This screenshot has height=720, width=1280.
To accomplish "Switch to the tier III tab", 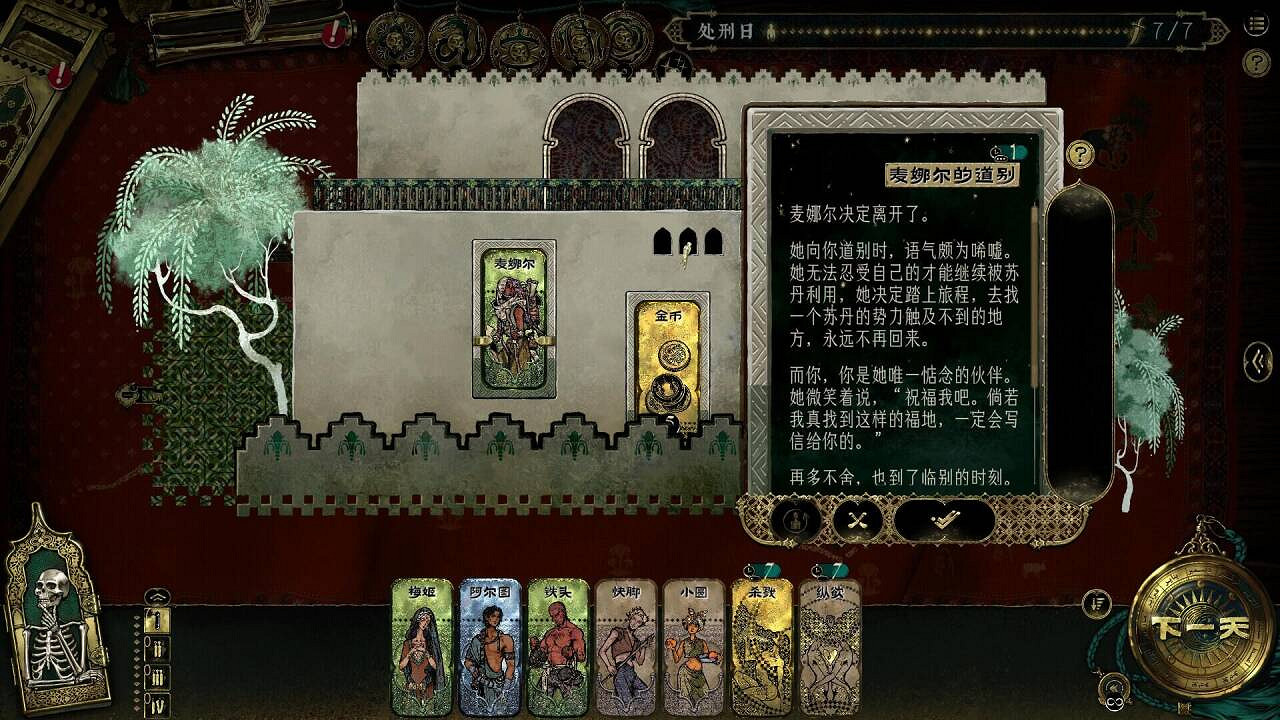I will [157, 676].
